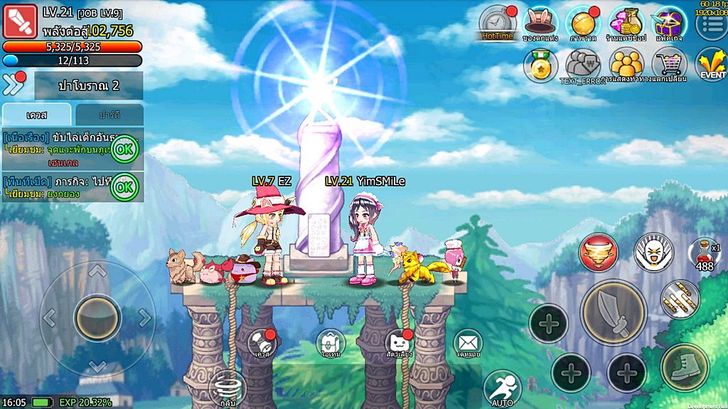Click OK on the first quest
Viewport: 728px width, 409px height.
[x=125, y=150]
